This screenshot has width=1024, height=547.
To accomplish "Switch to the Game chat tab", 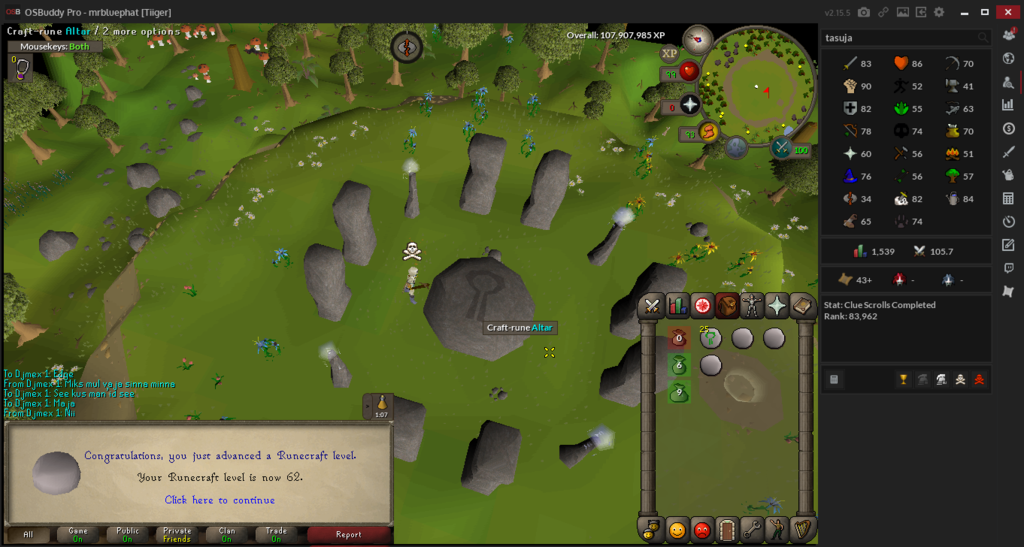I will pos(78,534).
